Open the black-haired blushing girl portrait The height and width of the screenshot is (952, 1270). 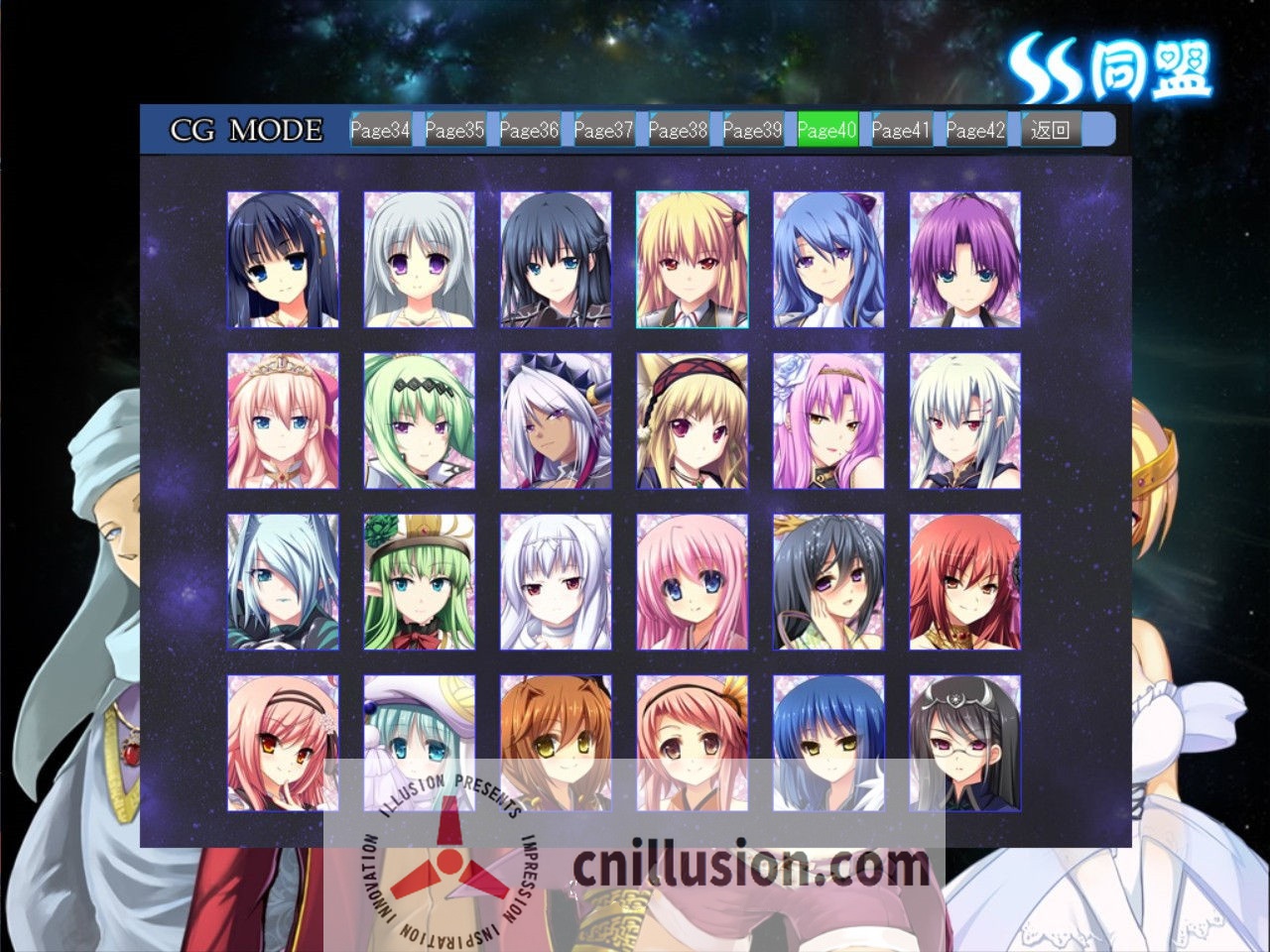pos(828,582)
